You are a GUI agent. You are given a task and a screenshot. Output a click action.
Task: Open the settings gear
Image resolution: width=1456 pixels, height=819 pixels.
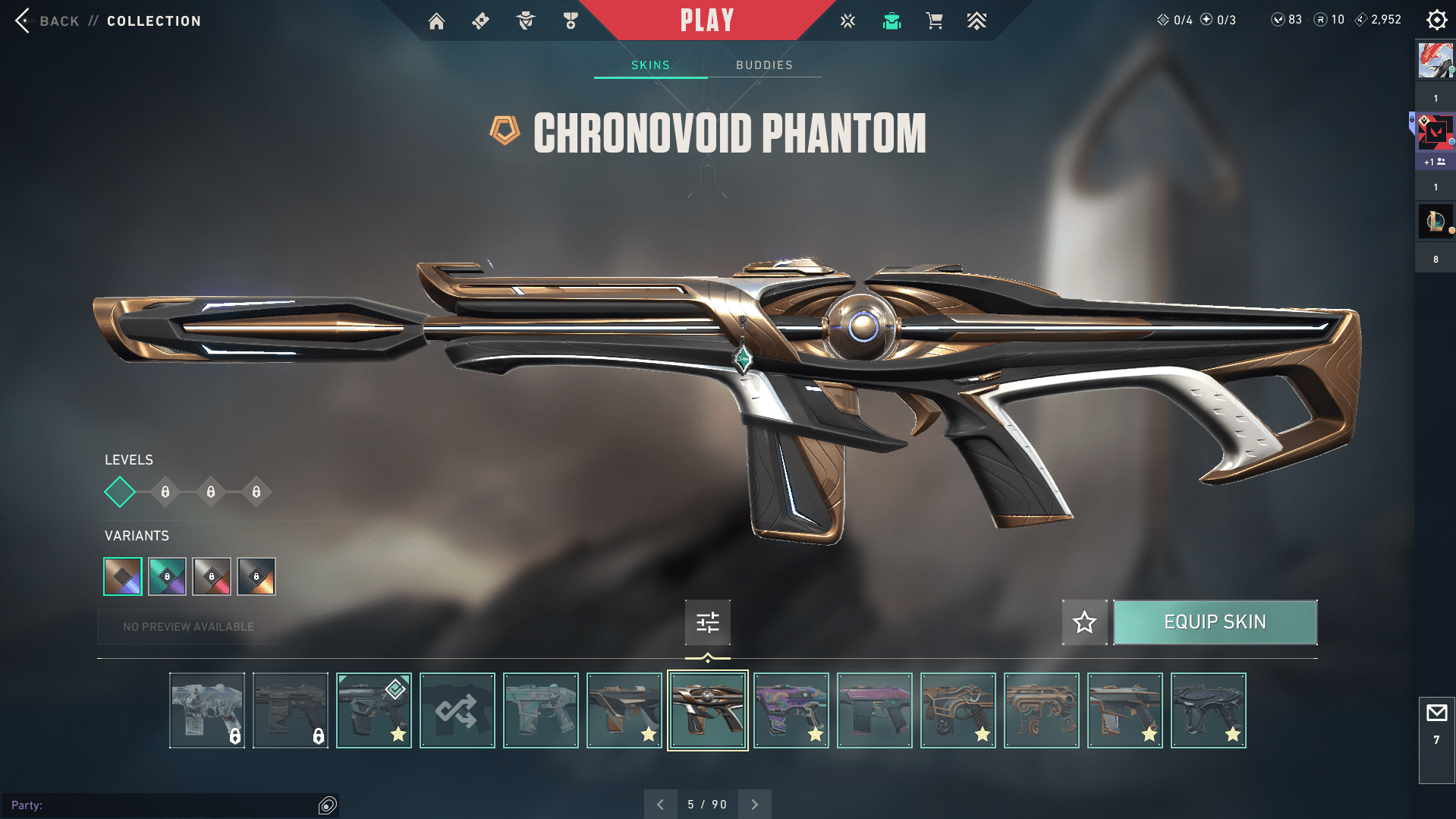click(1436, 20)
